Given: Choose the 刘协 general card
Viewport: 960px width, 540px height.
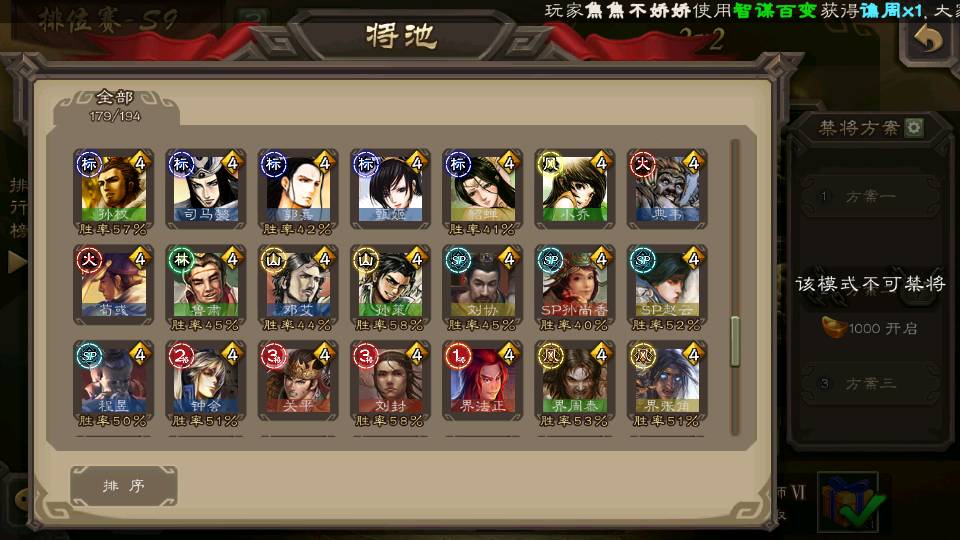Looking at the screenshot, I should (x=482, y=286).
